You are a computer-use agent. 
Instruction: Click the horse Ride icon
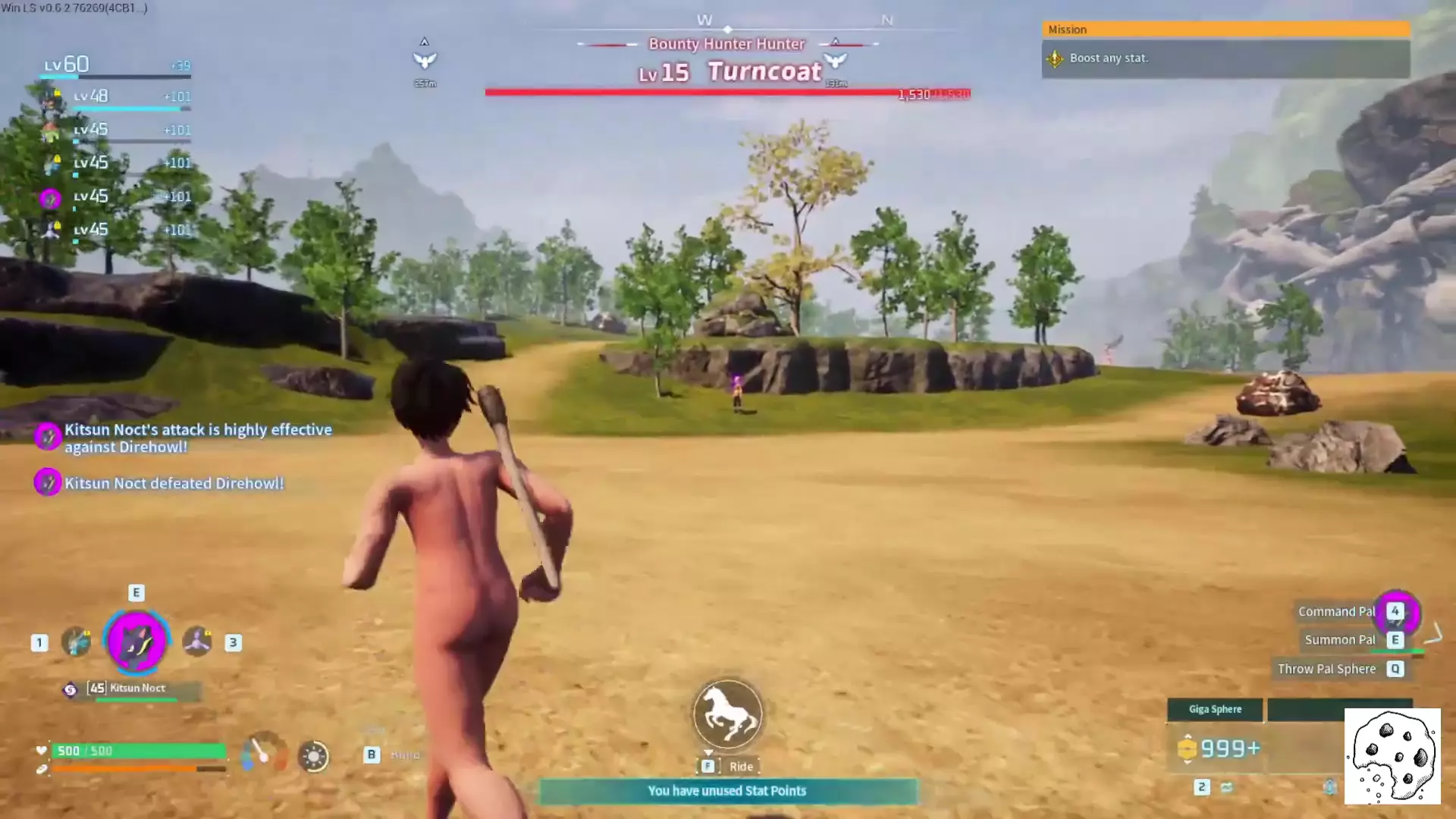coord(727,714)
